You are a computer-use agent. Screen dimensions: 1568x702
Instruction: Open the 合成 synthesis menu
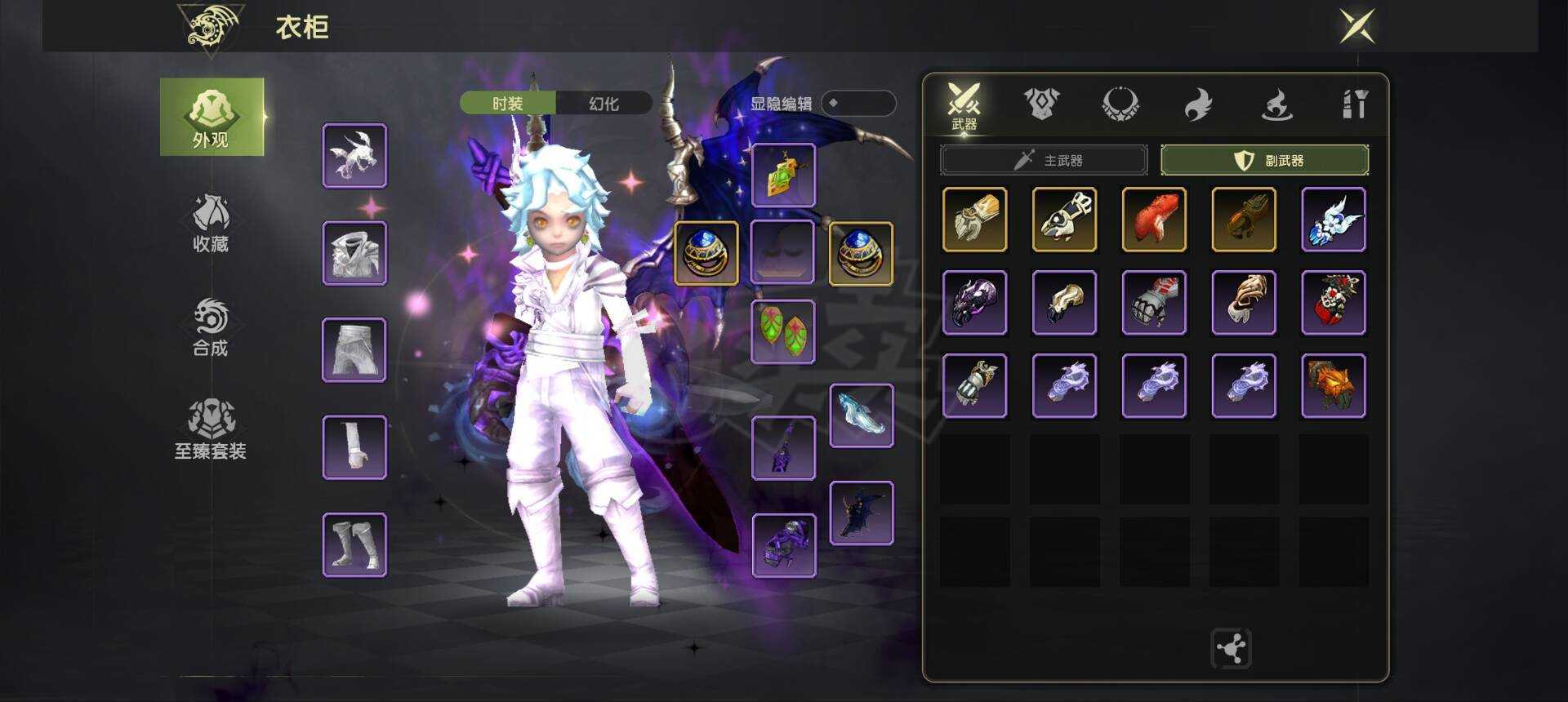tap(211, 327)
